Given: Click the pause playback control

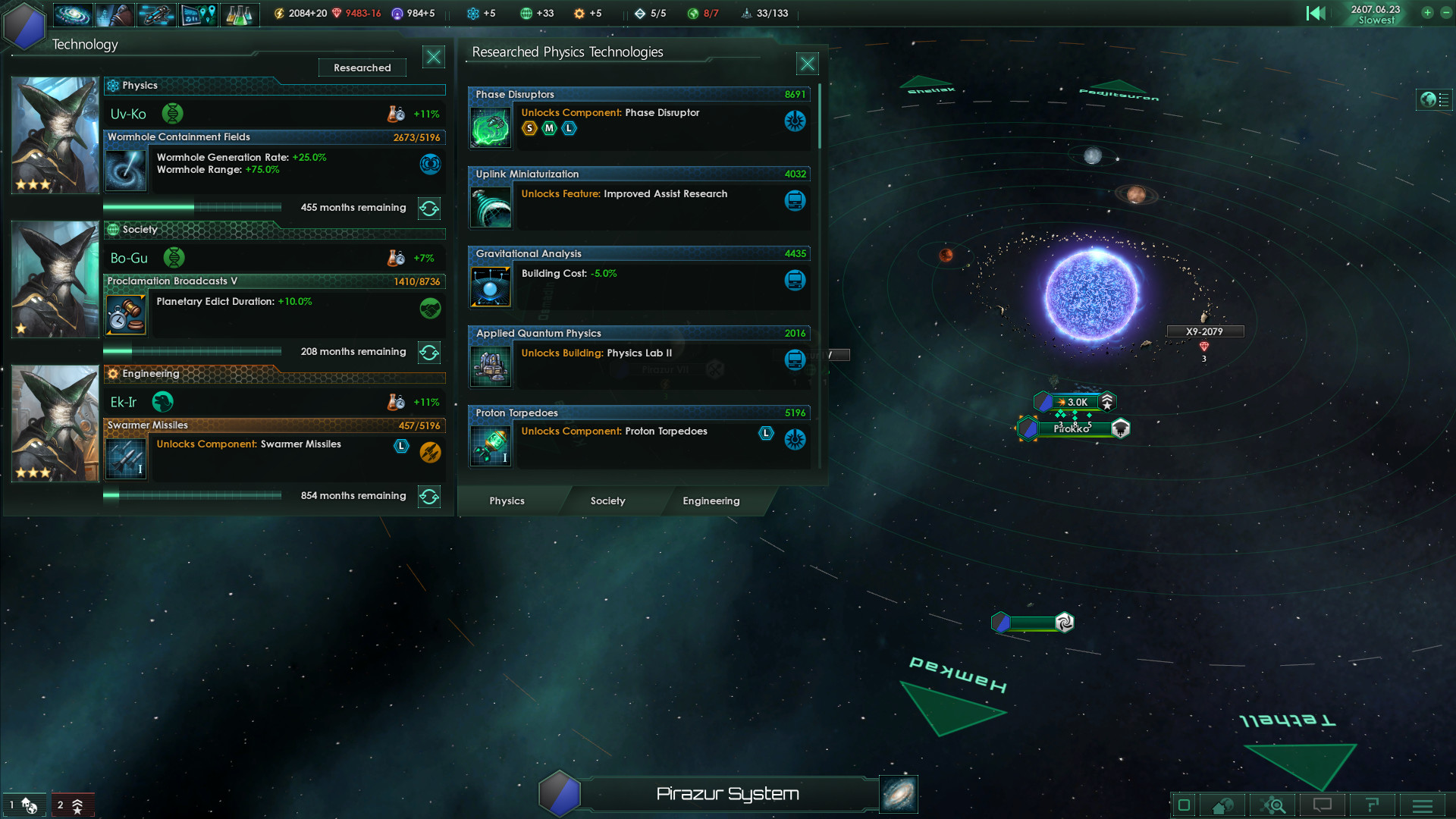Looking at the screenshot, I should tap(1316, 13).
